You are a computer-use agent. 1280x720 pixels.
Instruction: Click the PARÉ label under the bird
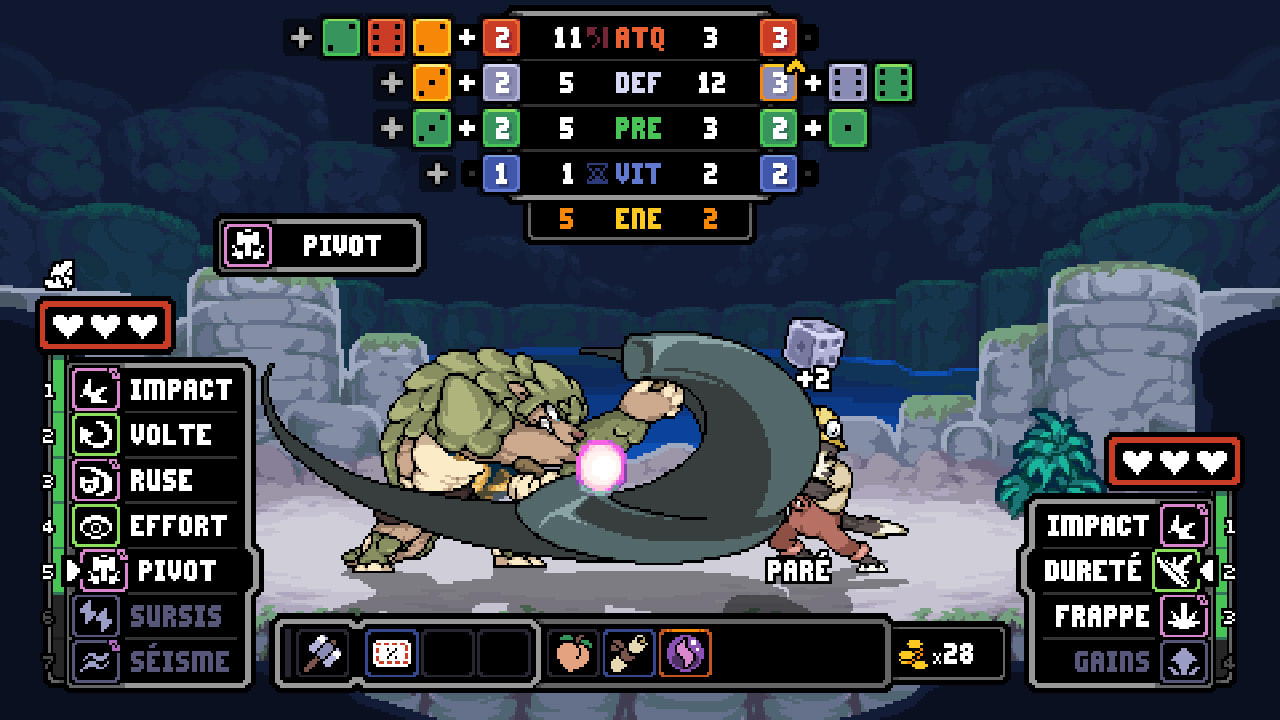797,570
